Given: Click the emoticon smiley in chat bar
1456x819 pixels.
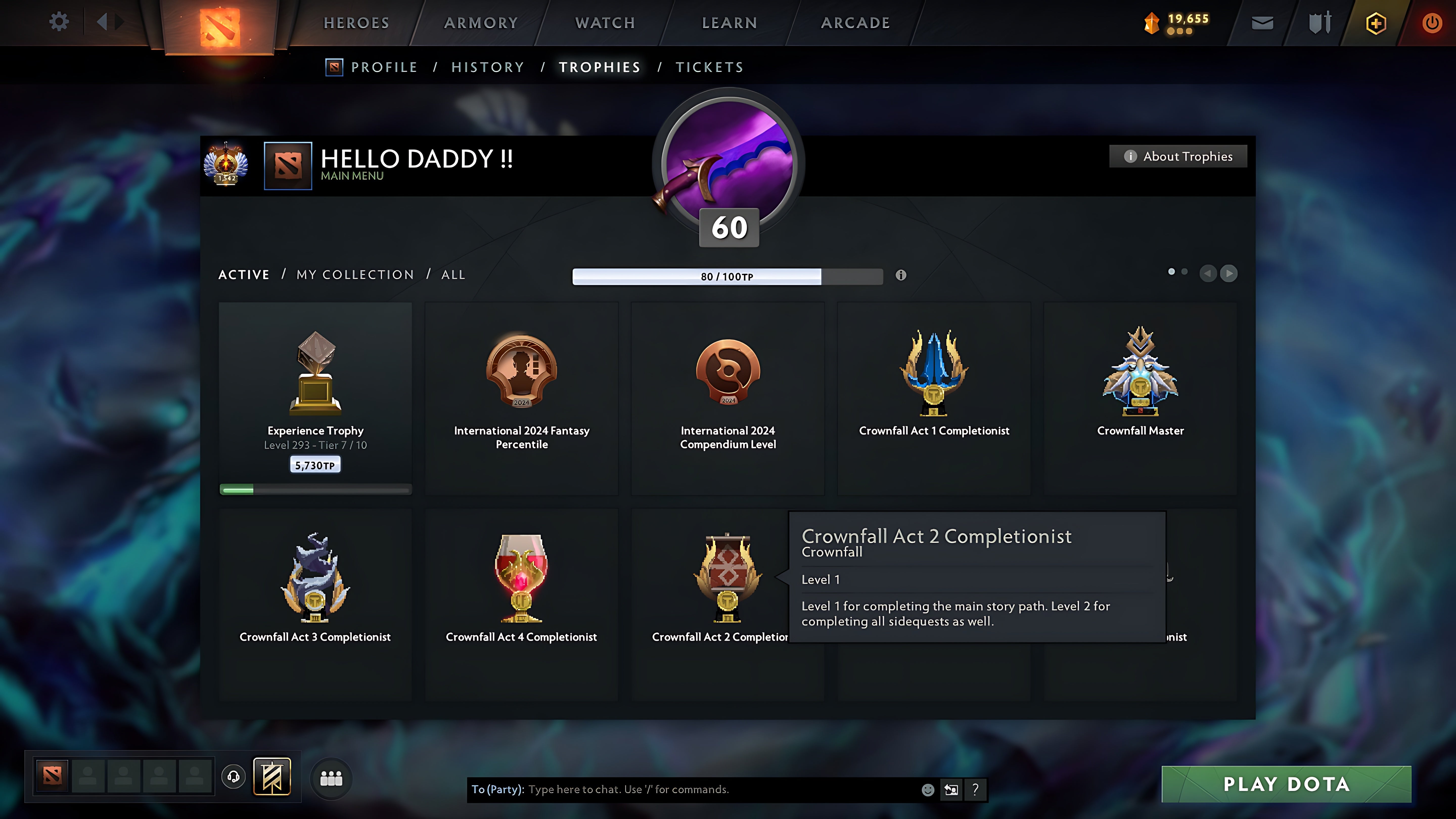Looking at the screenshot, I should [x=929, y=790].
